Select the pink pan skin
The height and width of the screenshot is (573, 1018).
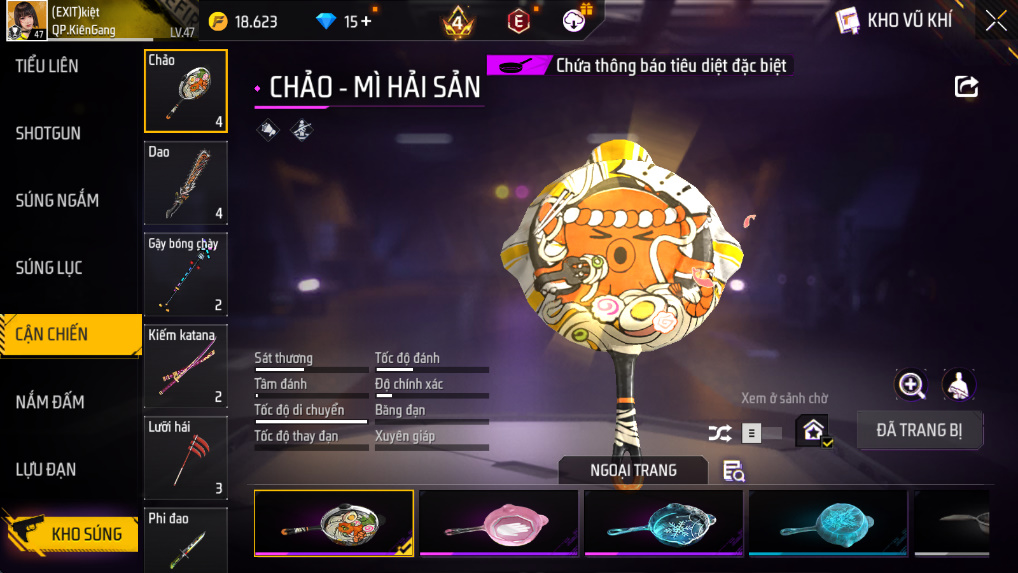498,523
